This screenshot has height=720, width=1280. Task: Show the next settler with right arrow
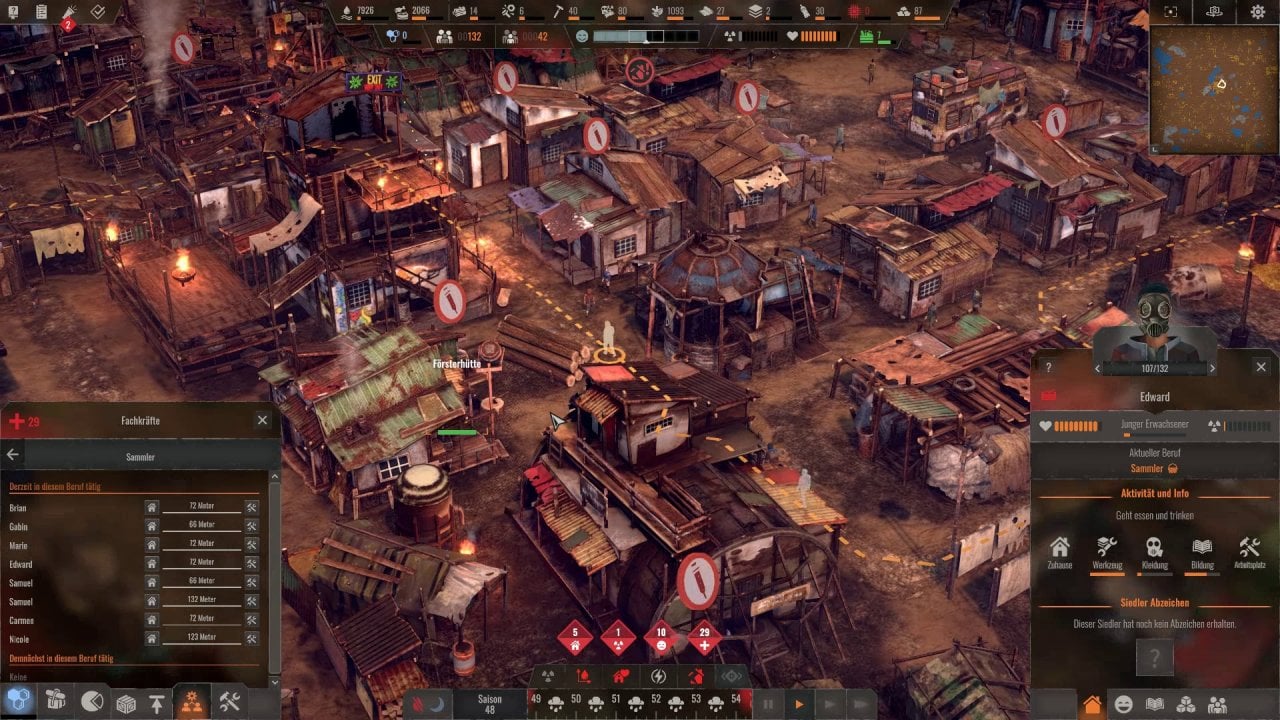[x=1213, y=369]
